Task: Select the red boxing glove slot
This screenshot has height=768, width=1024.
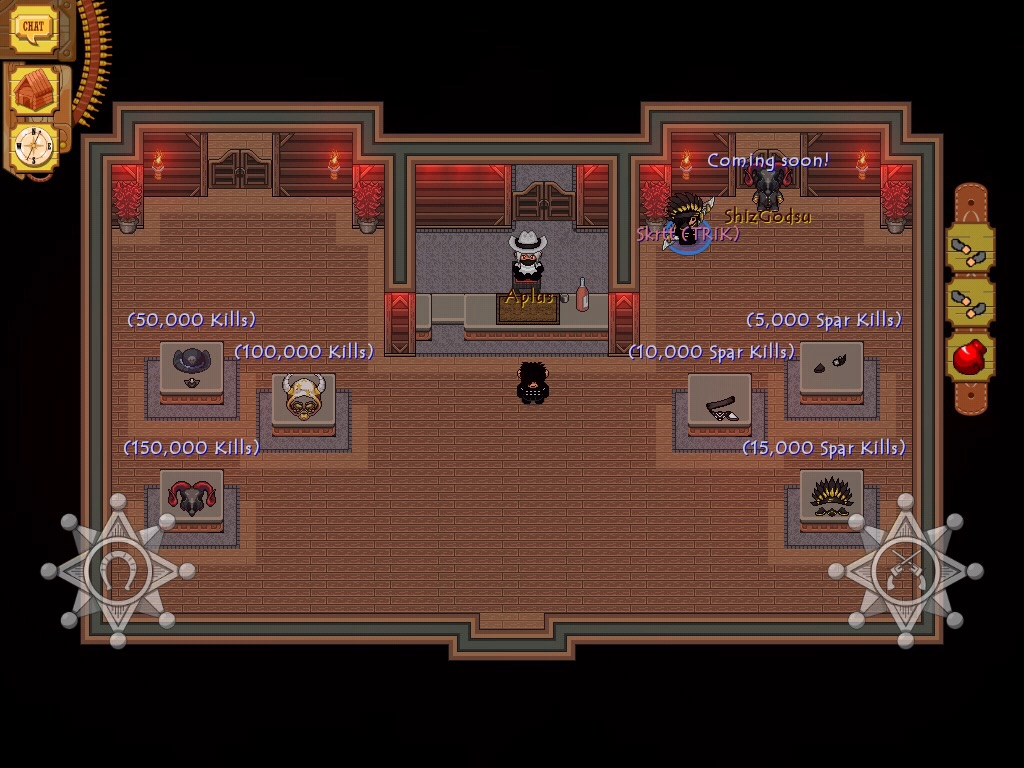Action: 970,358
